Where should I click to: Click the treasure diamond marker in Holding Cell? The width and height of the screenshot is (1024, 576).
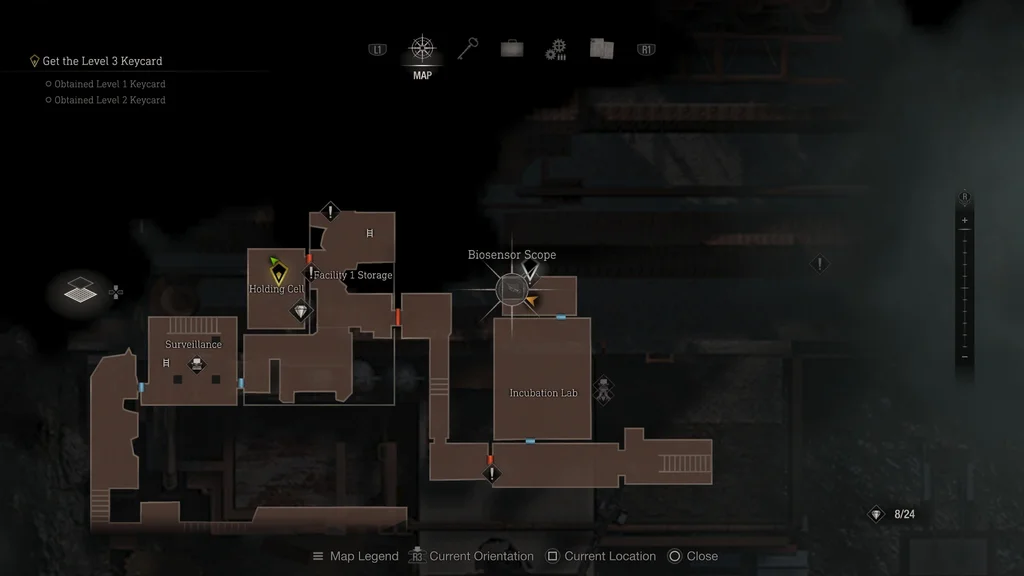click(x=301, y=312)
